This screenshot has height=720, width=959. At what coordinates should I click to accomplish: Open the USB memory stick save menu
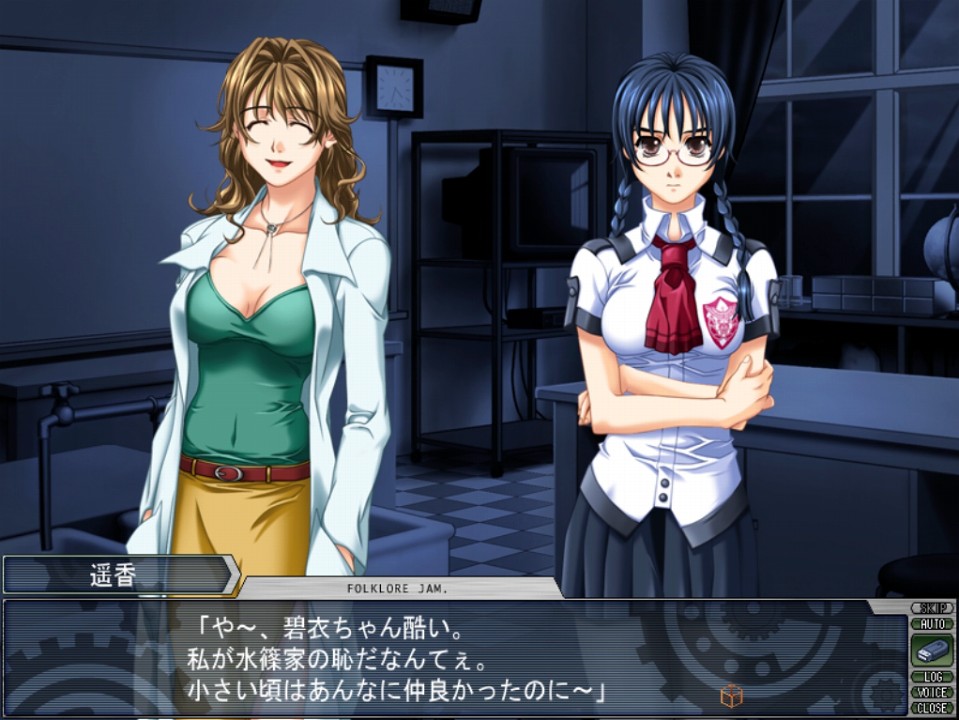pos(931,650)
